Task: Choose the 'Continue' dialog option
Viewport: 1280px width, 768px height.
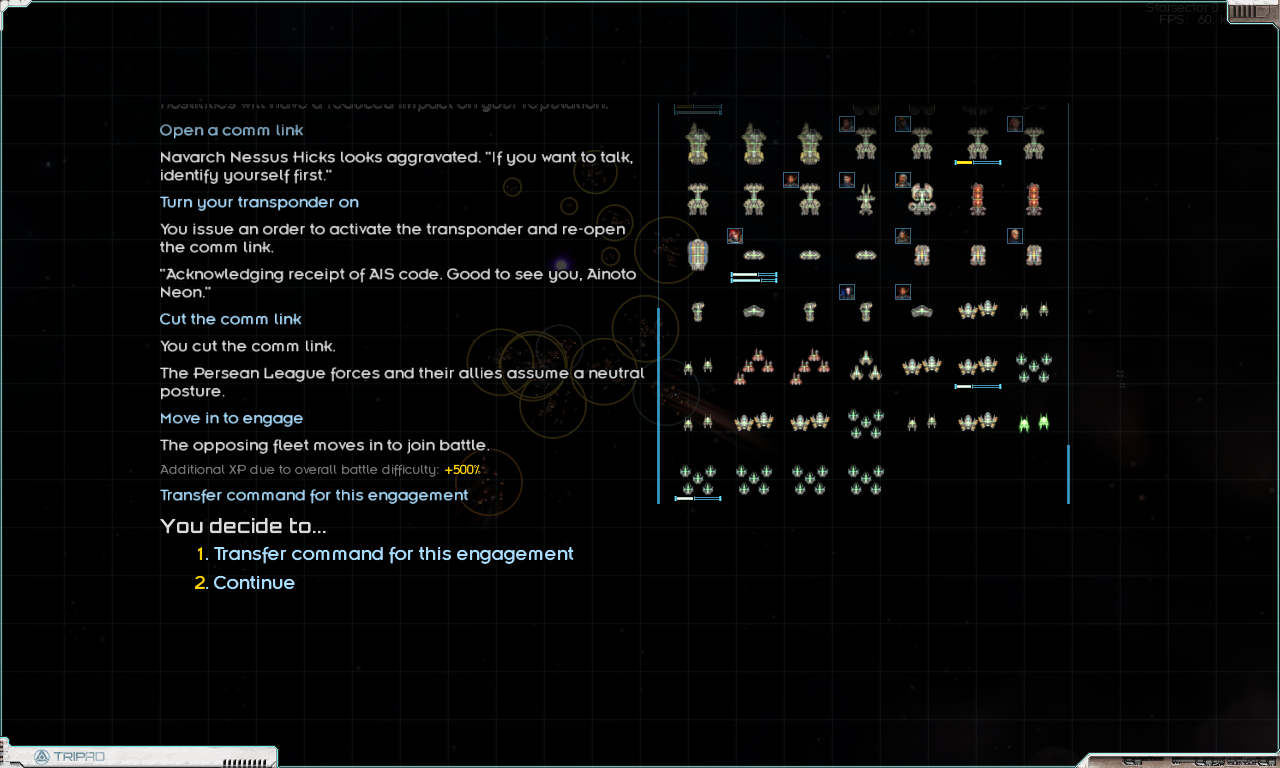Action: coord(254,582)
